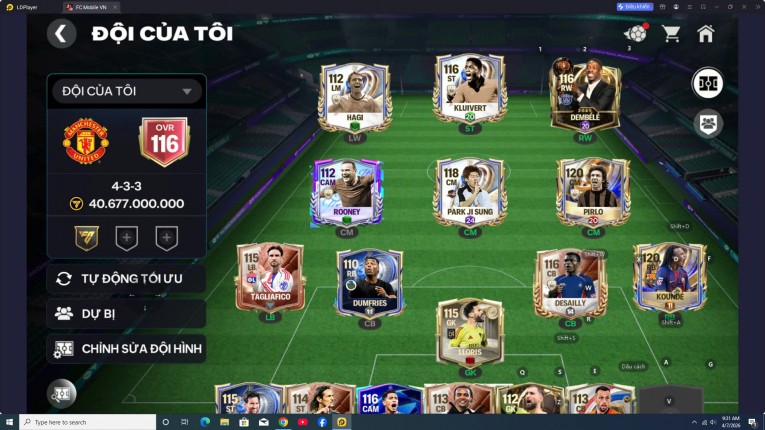Select the Dembélé RW player card

(x=585, y=97)
